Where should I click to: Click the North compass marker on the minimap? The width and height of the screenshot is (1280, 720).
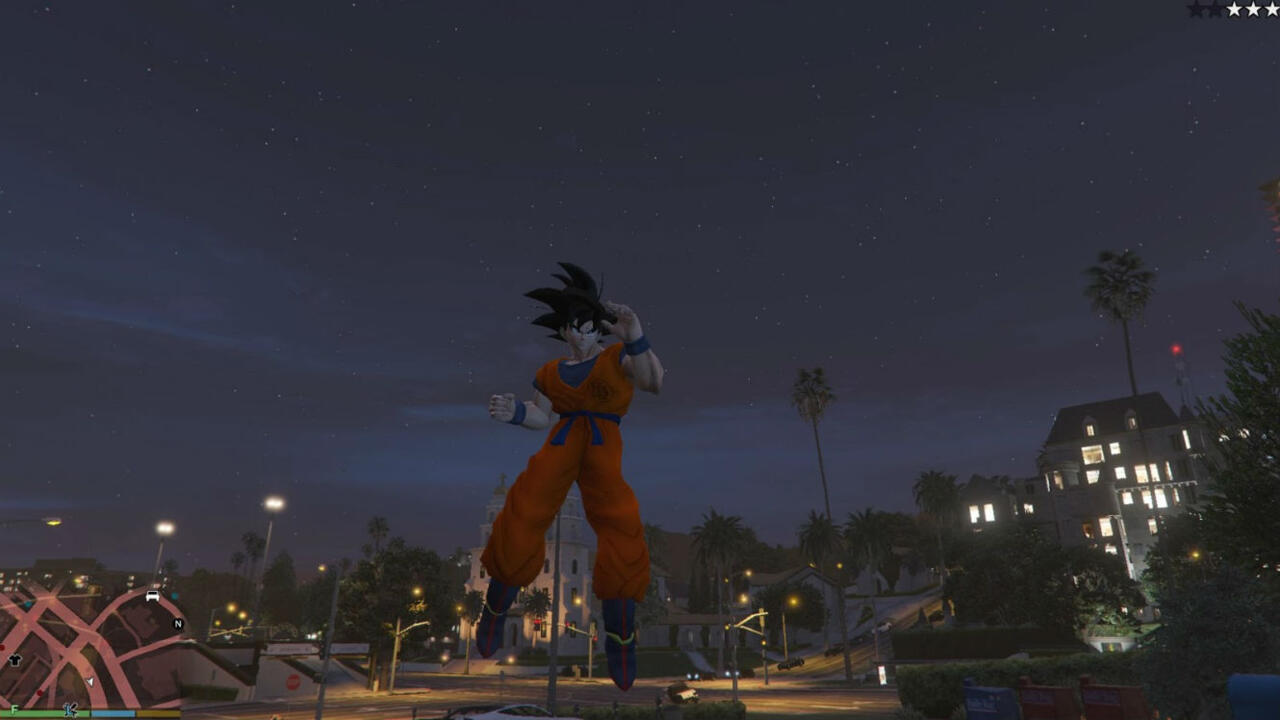(x=177, y=624)
